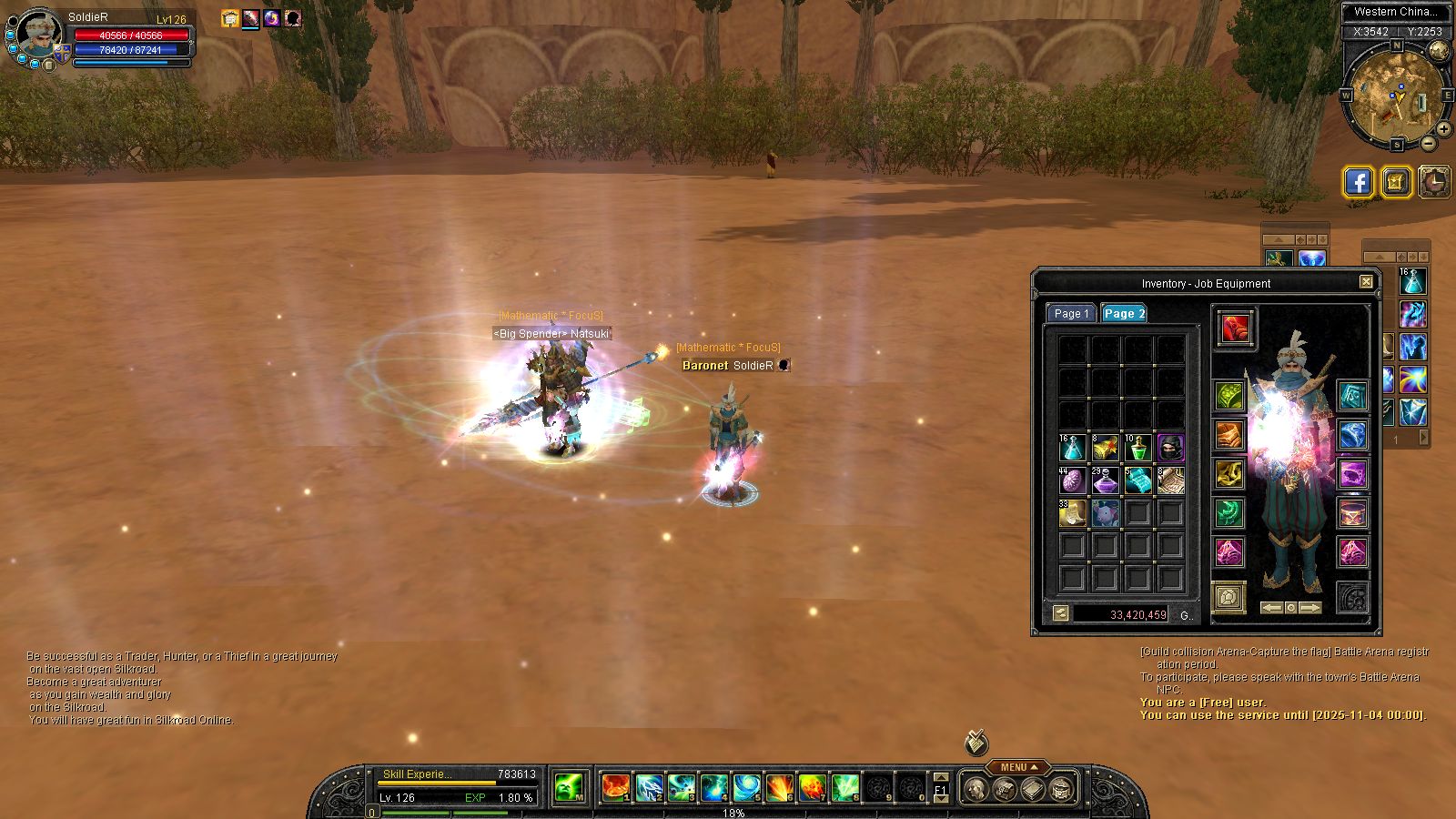Activate the fire skill in hotbar slot 1
This screenshot has height=819, width=1456.
616,787
